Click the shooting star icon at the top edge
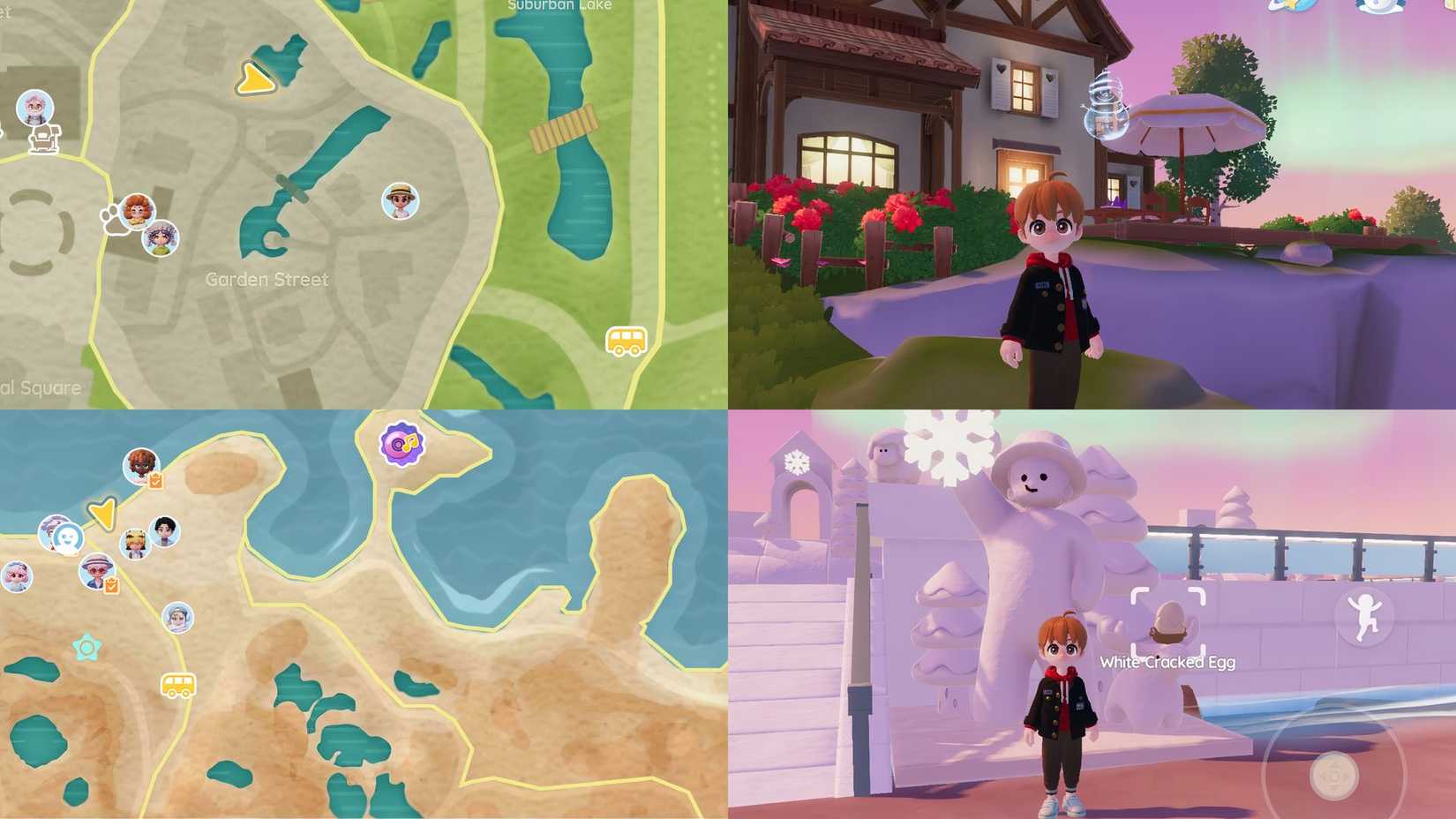The width and height of the screenshot is (1456, 819). coord(1291,9)
